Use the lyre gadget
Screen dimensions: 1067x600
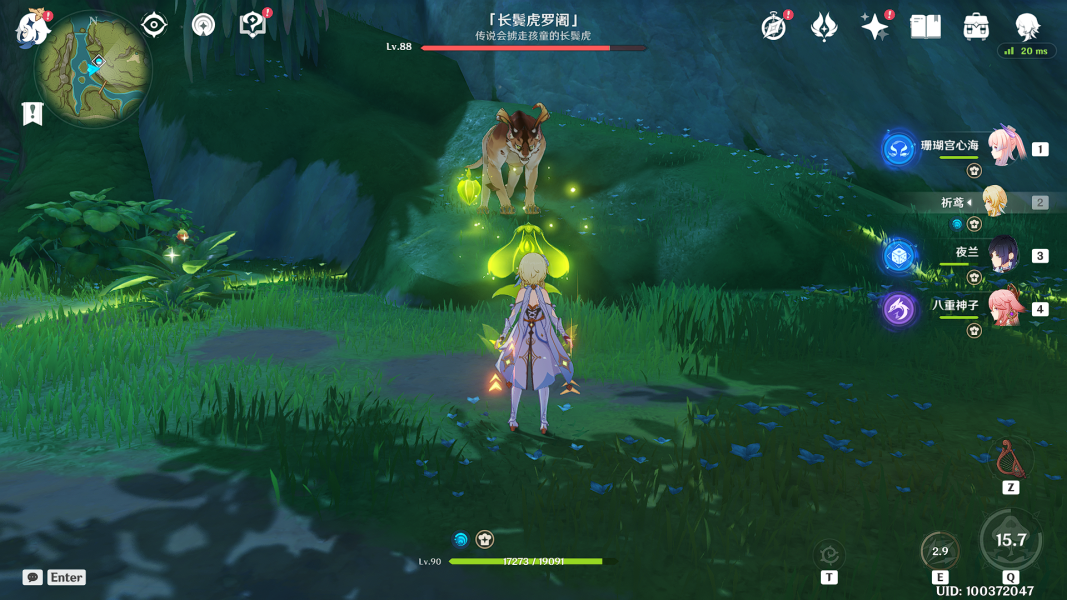(x=1010, y=459)
